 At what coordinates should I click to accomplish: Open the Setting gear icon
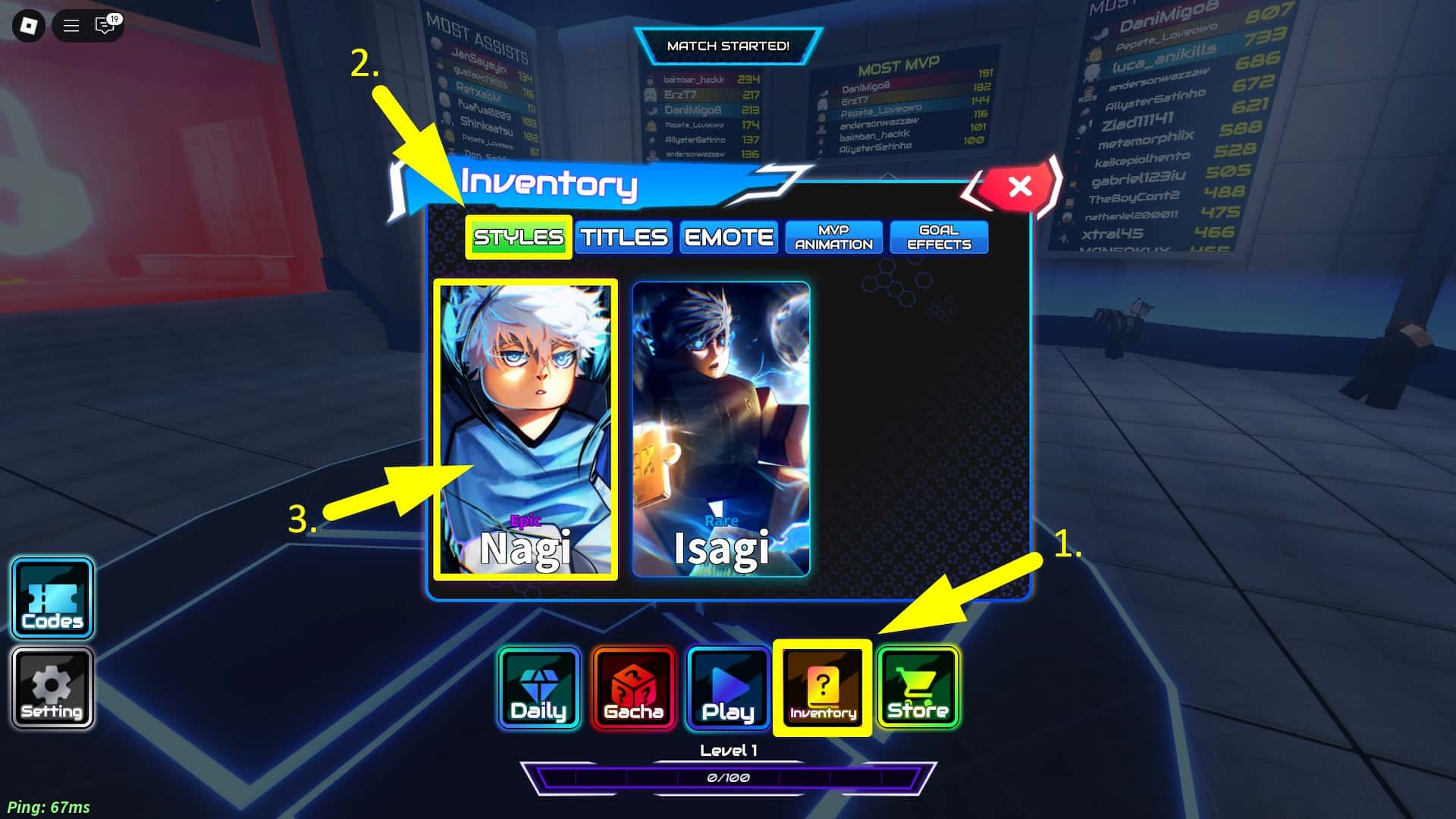point(51,686)
